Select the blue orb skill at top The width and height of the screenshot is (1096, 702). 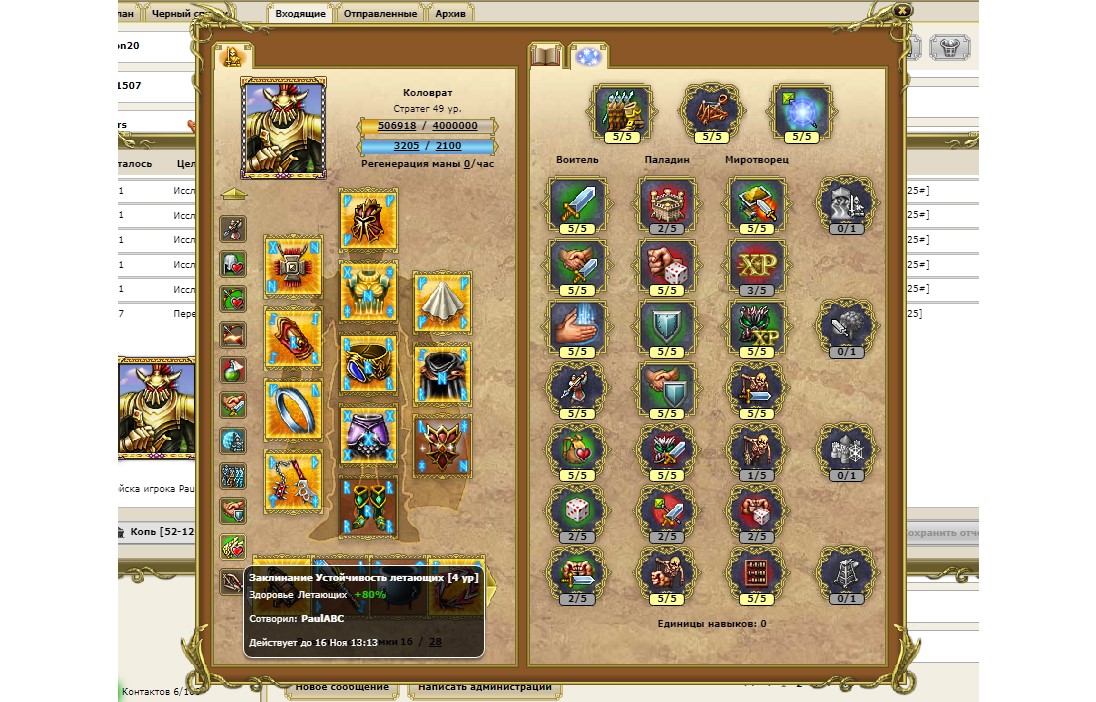[x=802, y=110]
